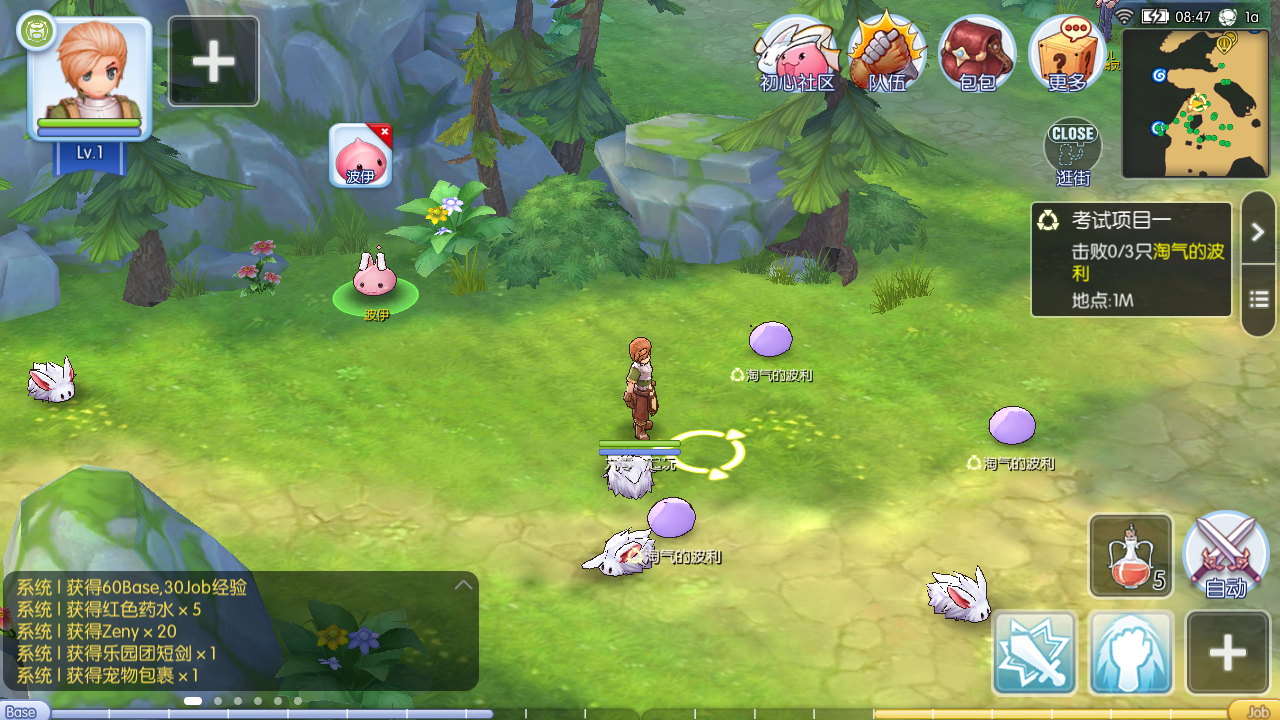1280x720 pixels.
Task: Collapse the quest panel with the arrow
Action: 1258,231
